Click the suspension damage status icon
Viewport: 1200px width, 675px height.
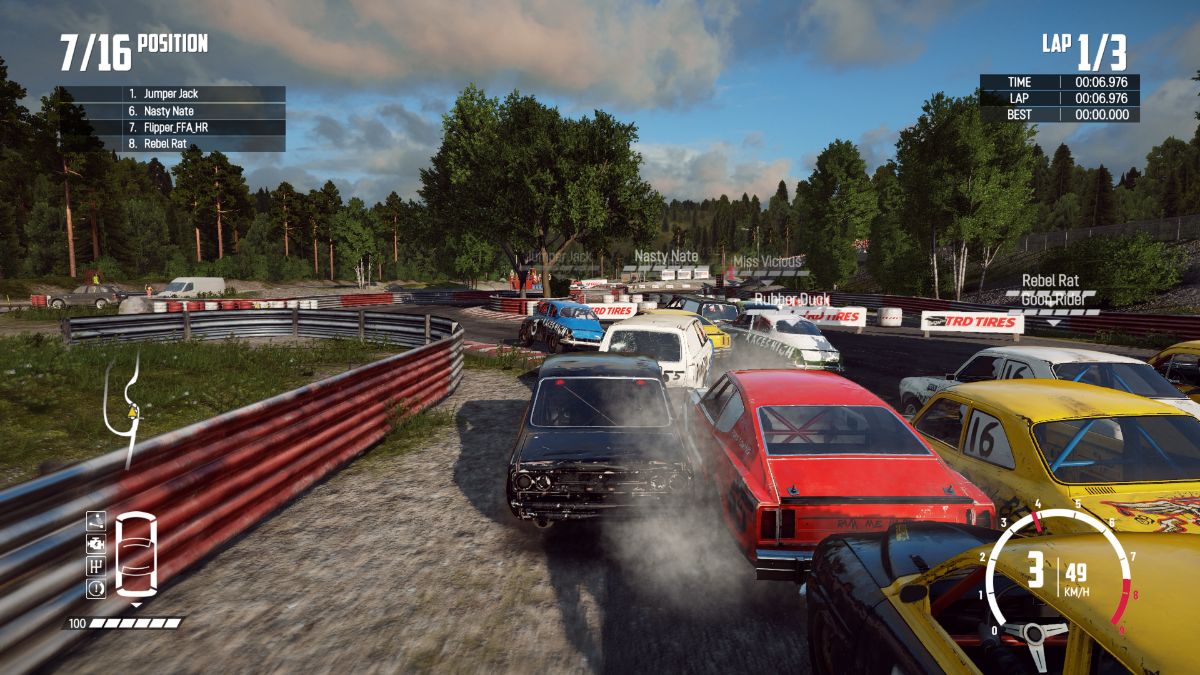point(96,521)
